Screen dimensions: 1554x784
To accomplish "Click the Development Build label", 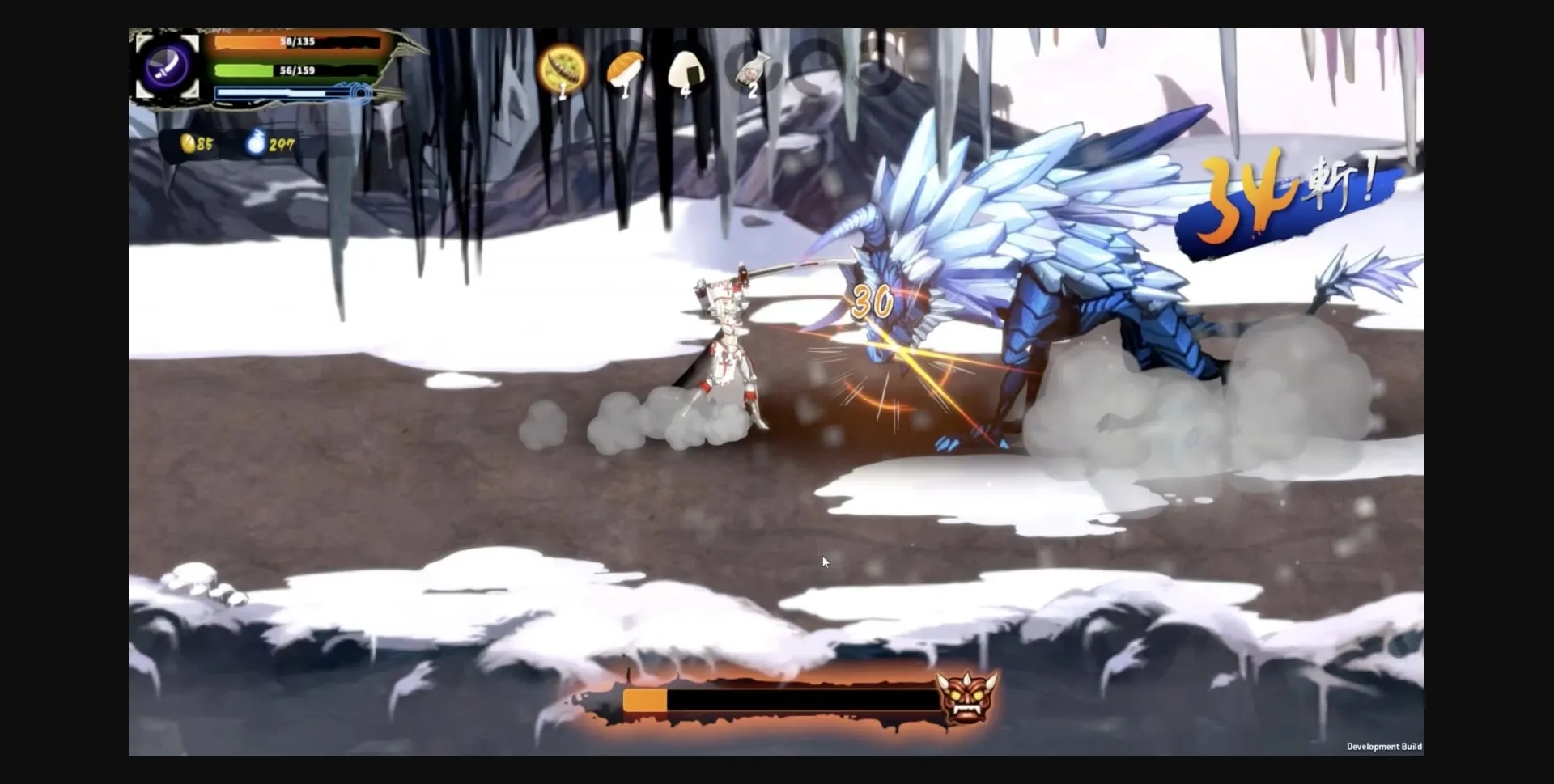I will point(1383,747).
